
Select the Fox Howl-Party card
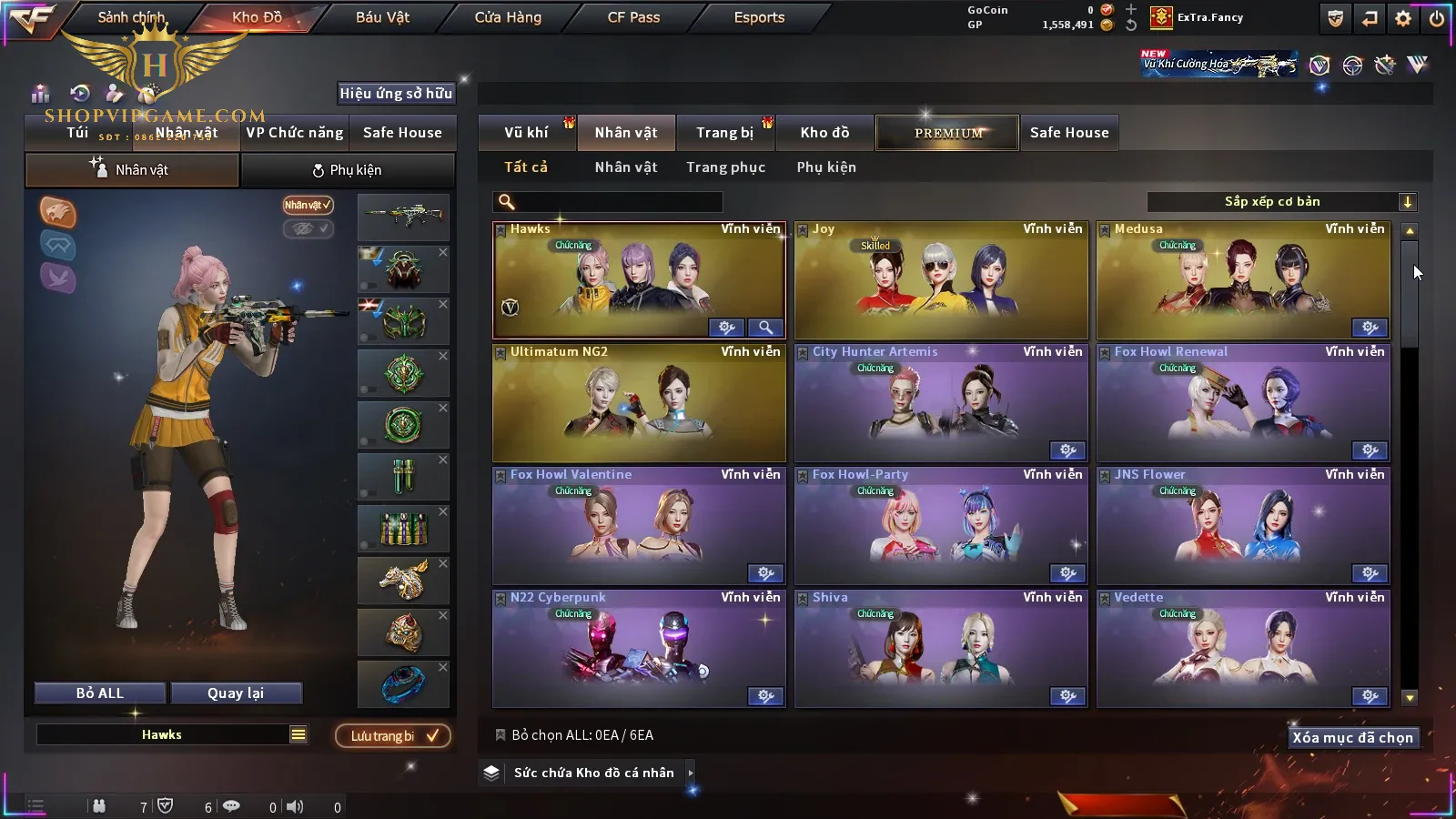[940, 527]
